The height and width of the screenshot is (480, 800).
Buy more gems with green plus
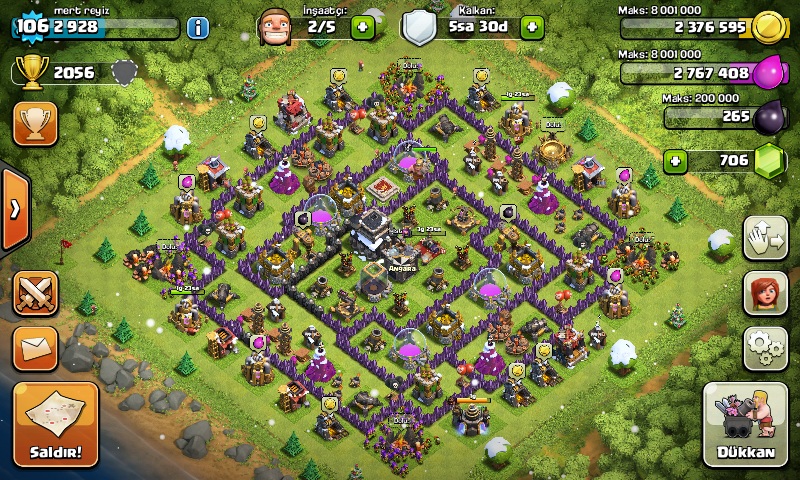pos(677,160)
